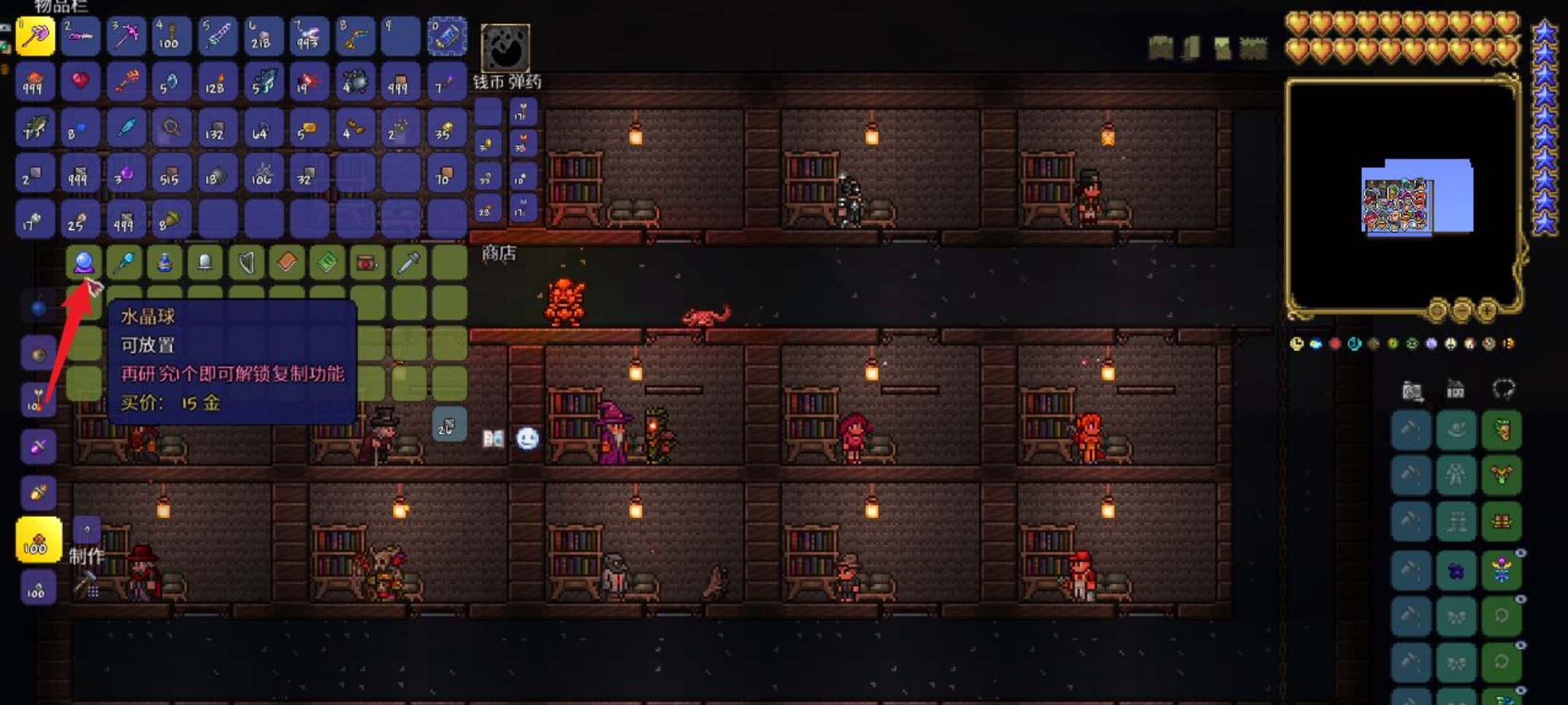Click the red life heart inventory item
Image resolution: width=1568 pixels, height=705 pixels.
80,82
